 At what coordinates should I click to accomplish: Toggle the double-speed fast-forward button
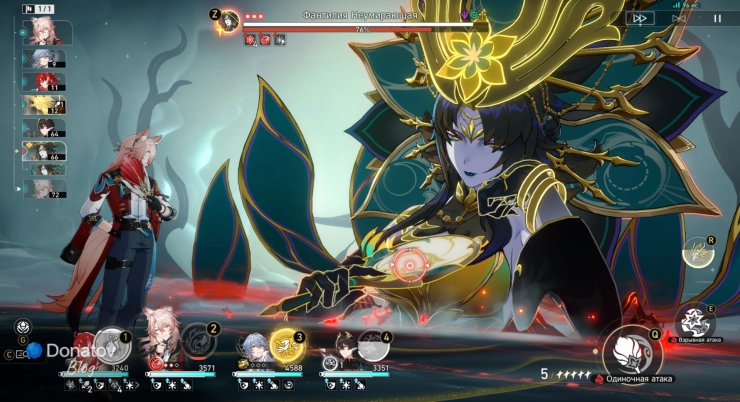(x=640, y=17)
